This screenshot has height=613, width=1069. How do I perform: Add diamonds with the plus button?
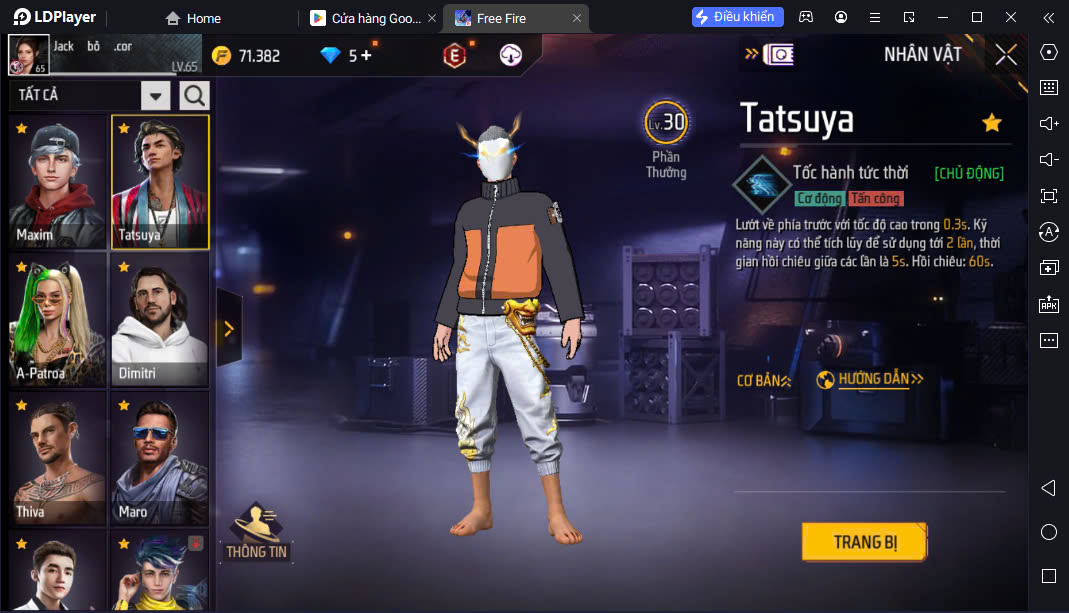click(366, 56)
